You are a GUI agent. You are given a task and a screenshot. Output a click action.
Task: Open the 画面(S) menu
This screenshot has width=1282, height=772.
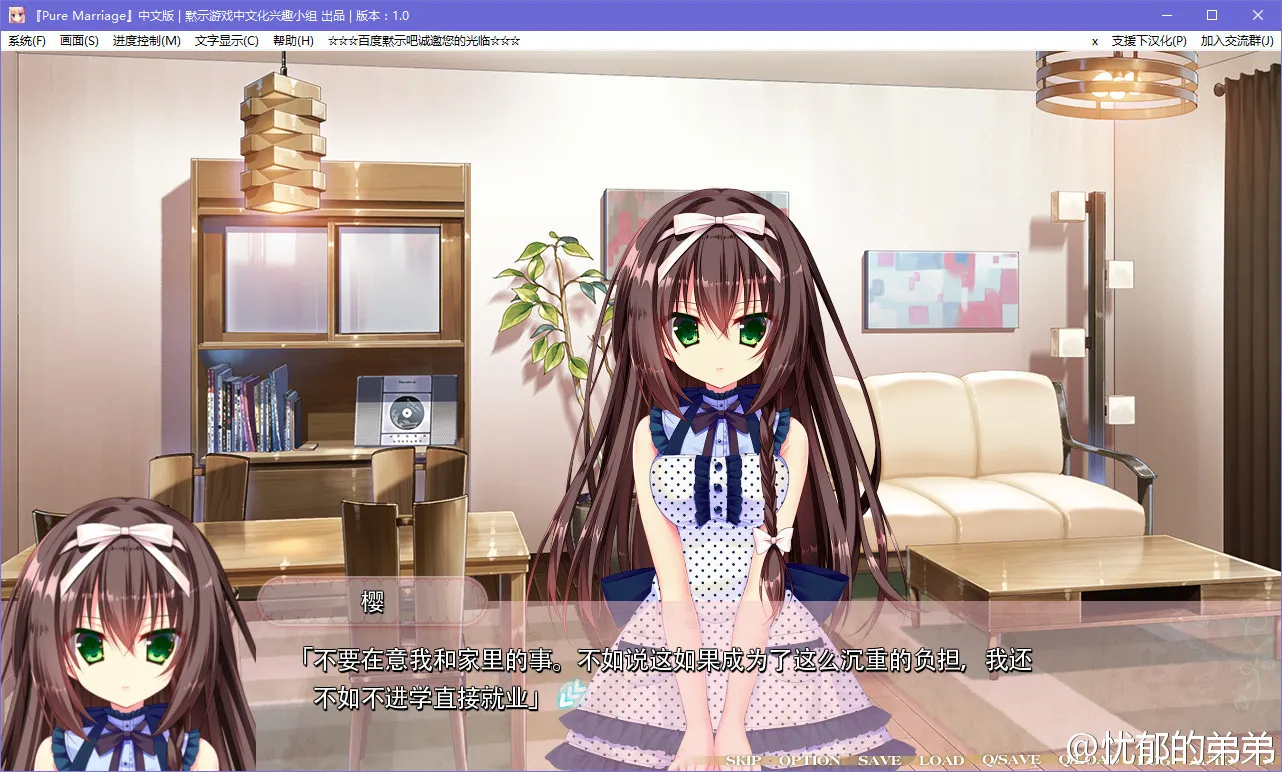[79, 41]
